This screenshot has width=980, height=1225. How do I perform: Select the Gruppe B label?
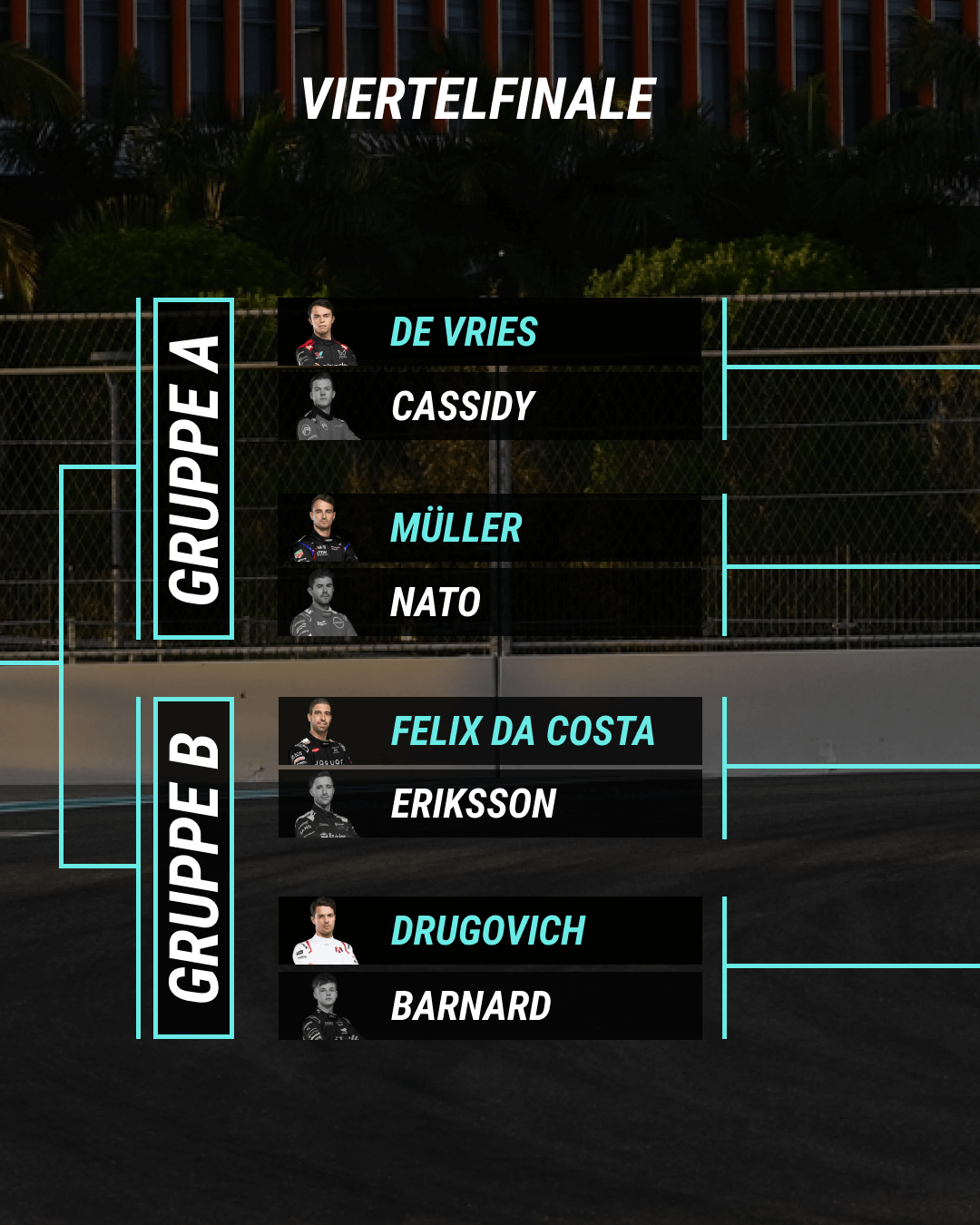(x=194, y=867)
